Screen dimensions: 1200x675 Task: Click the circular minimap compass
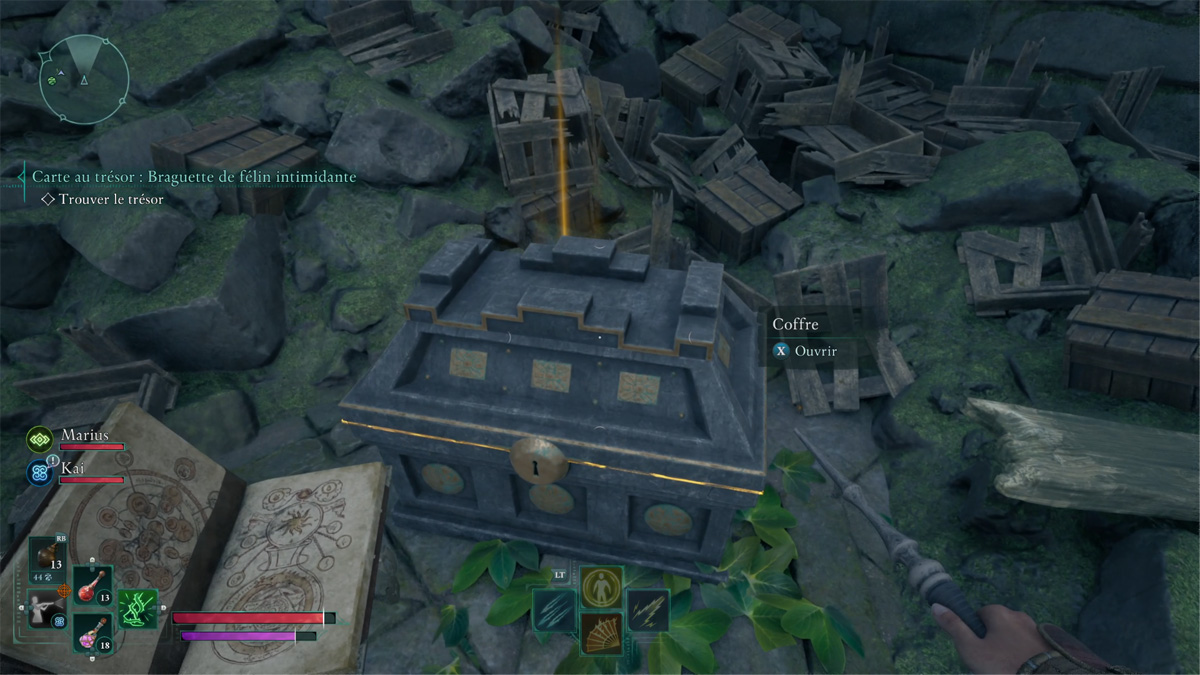[x=84, y=80]
